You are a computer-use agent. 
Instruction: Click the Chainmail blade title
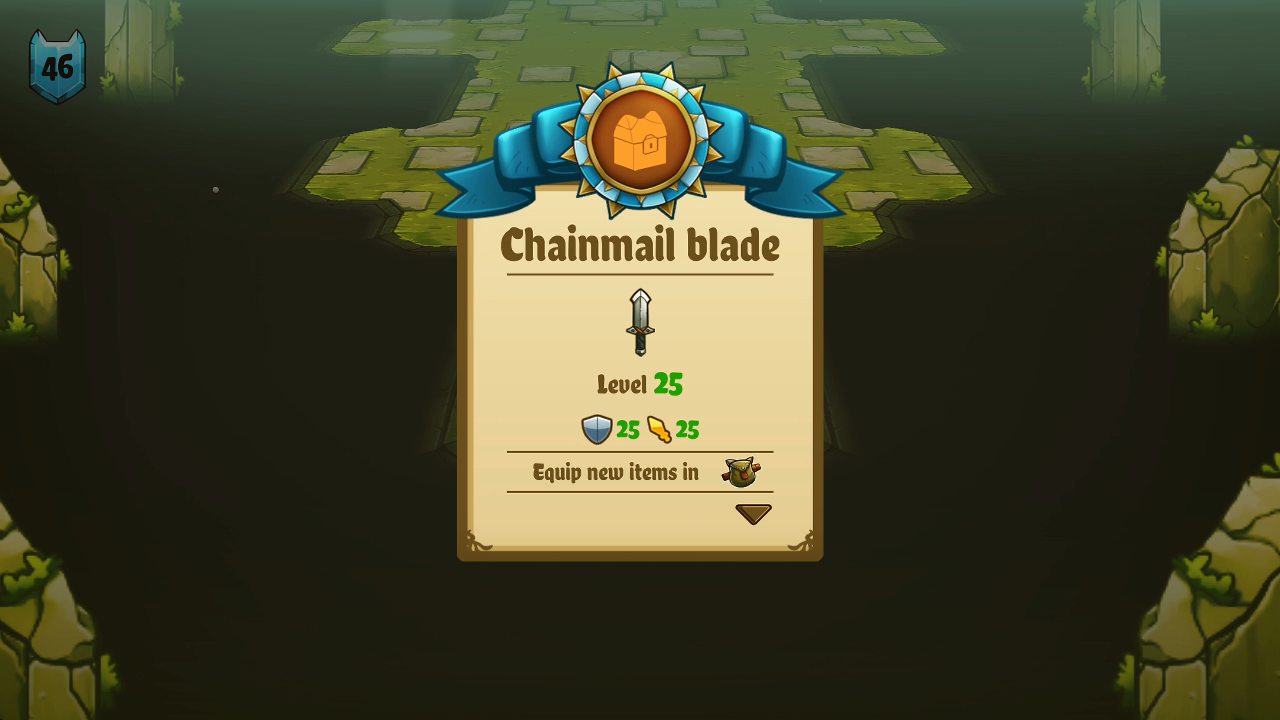(640, 245)
